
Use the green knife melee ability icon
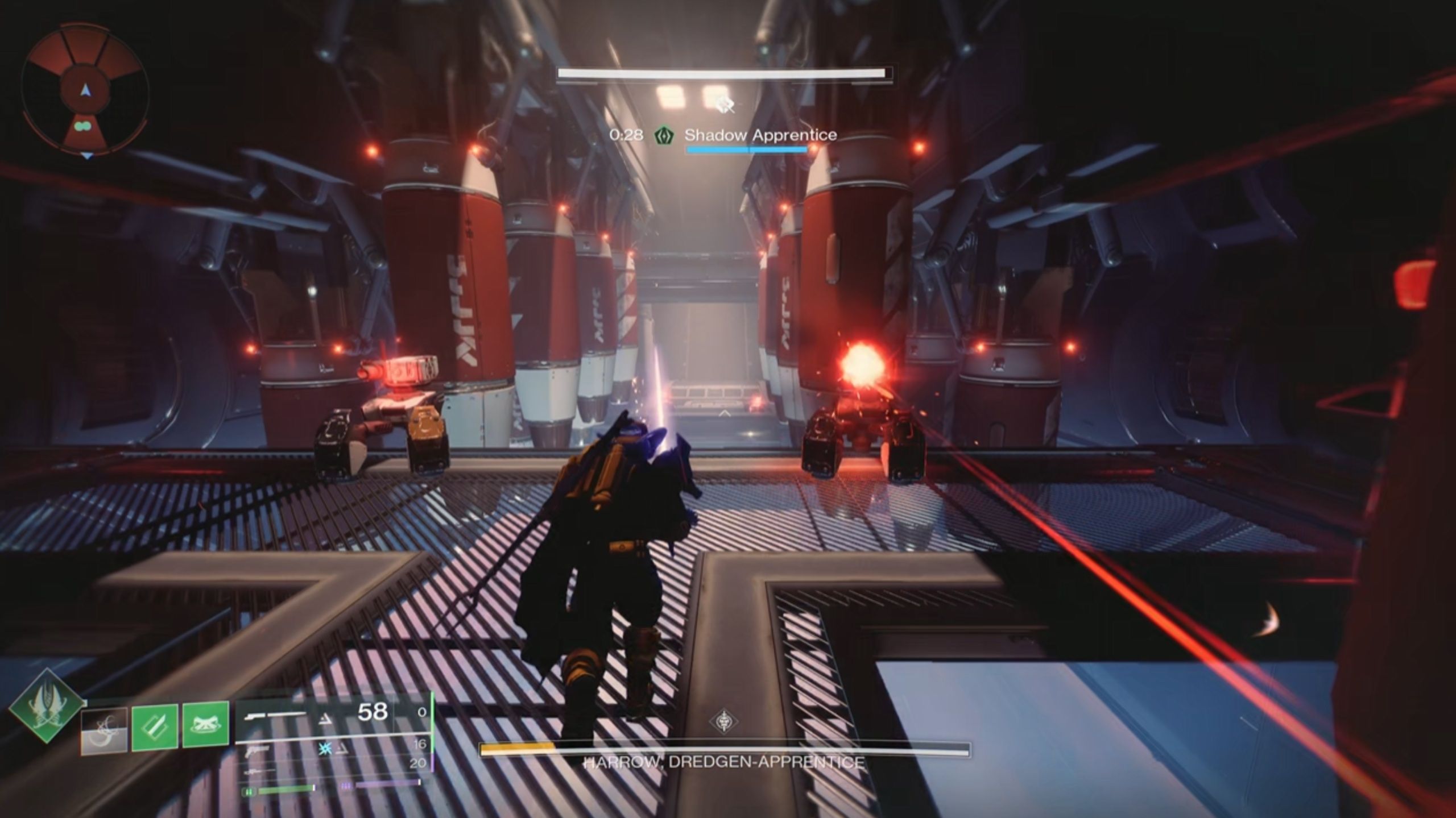coord(155,726)
